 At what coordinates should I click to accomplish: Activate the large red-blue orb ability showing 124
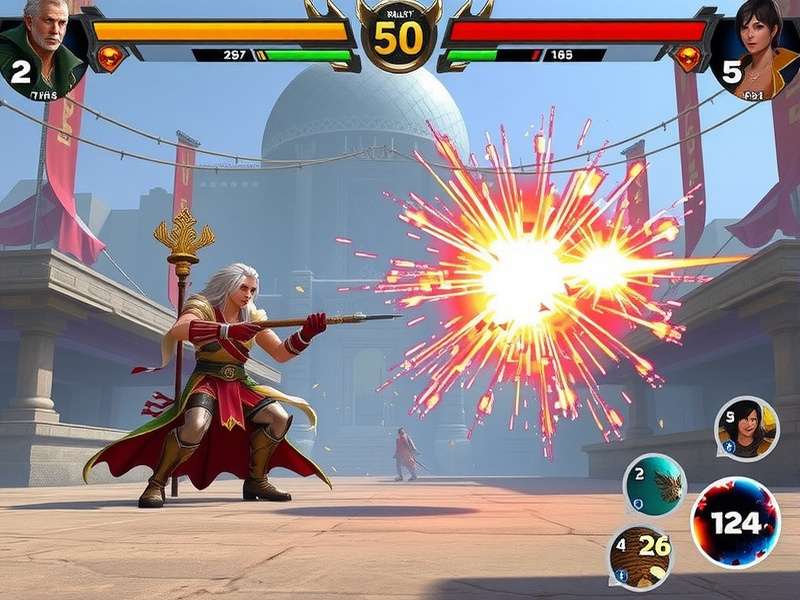coord(735,522)
